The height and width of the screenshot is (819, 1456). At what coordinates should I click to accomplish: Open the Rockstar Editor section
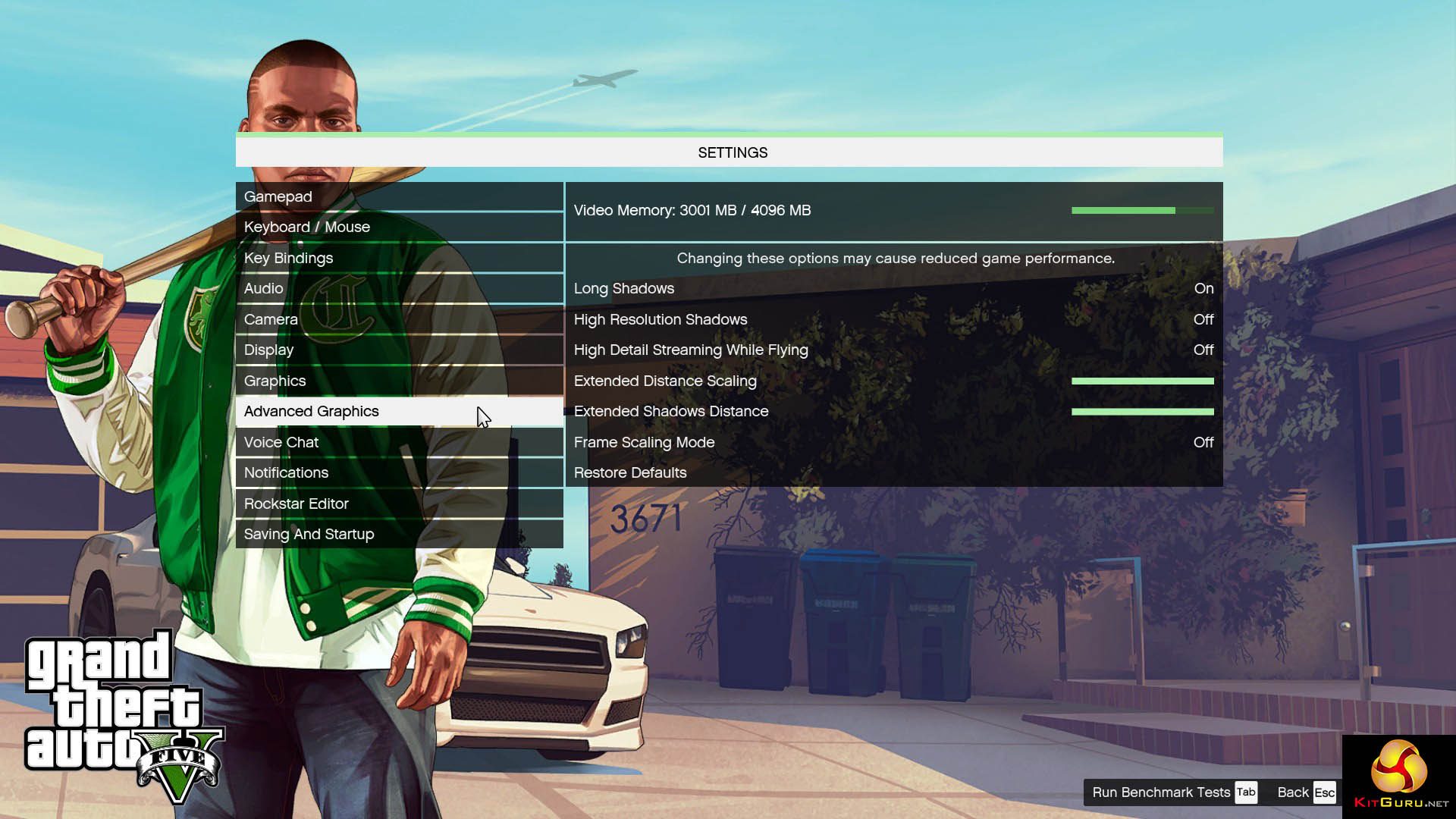tap(399, 504)
